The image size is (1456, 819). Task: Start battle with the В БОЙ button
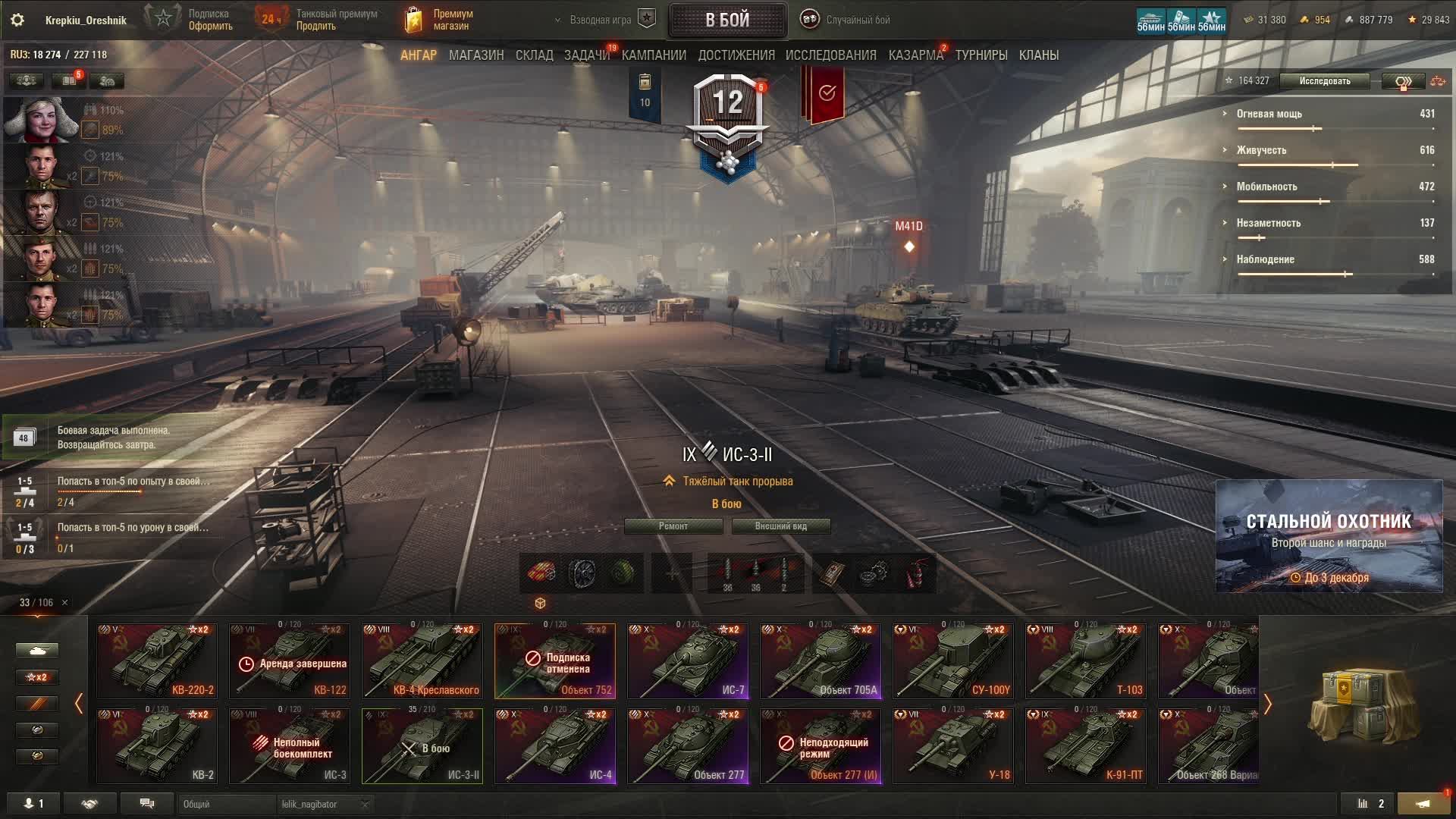coord(726,20)
